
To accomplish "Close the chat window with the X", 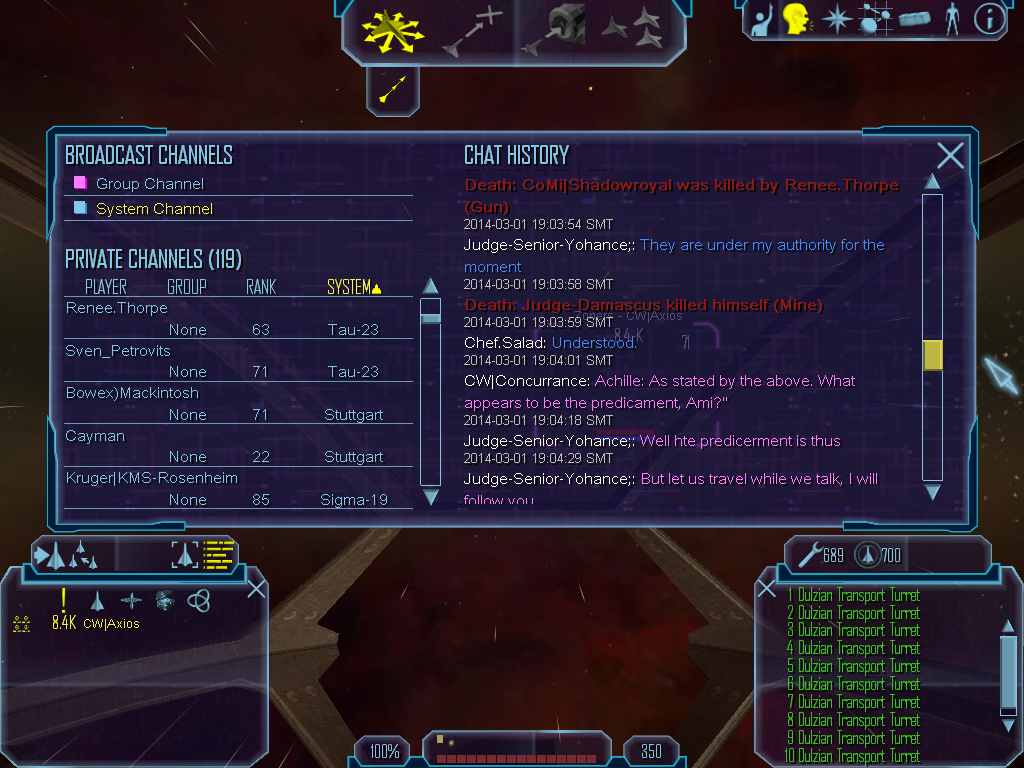I will pos(950,155).
